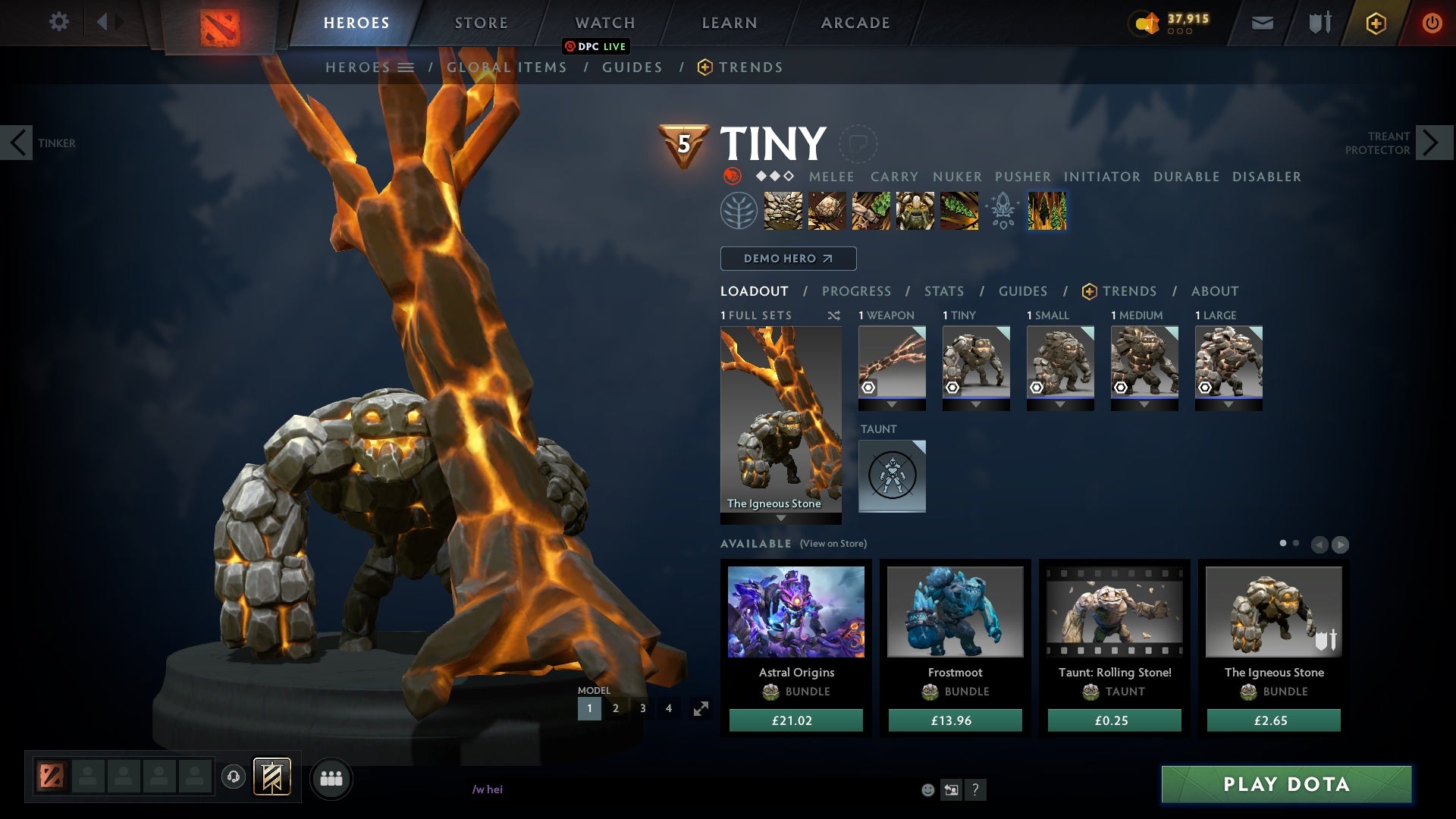Select the Aghanim's Scepter upgrade icon
Screen dimensions: 1456x819
pos(1001,211)
